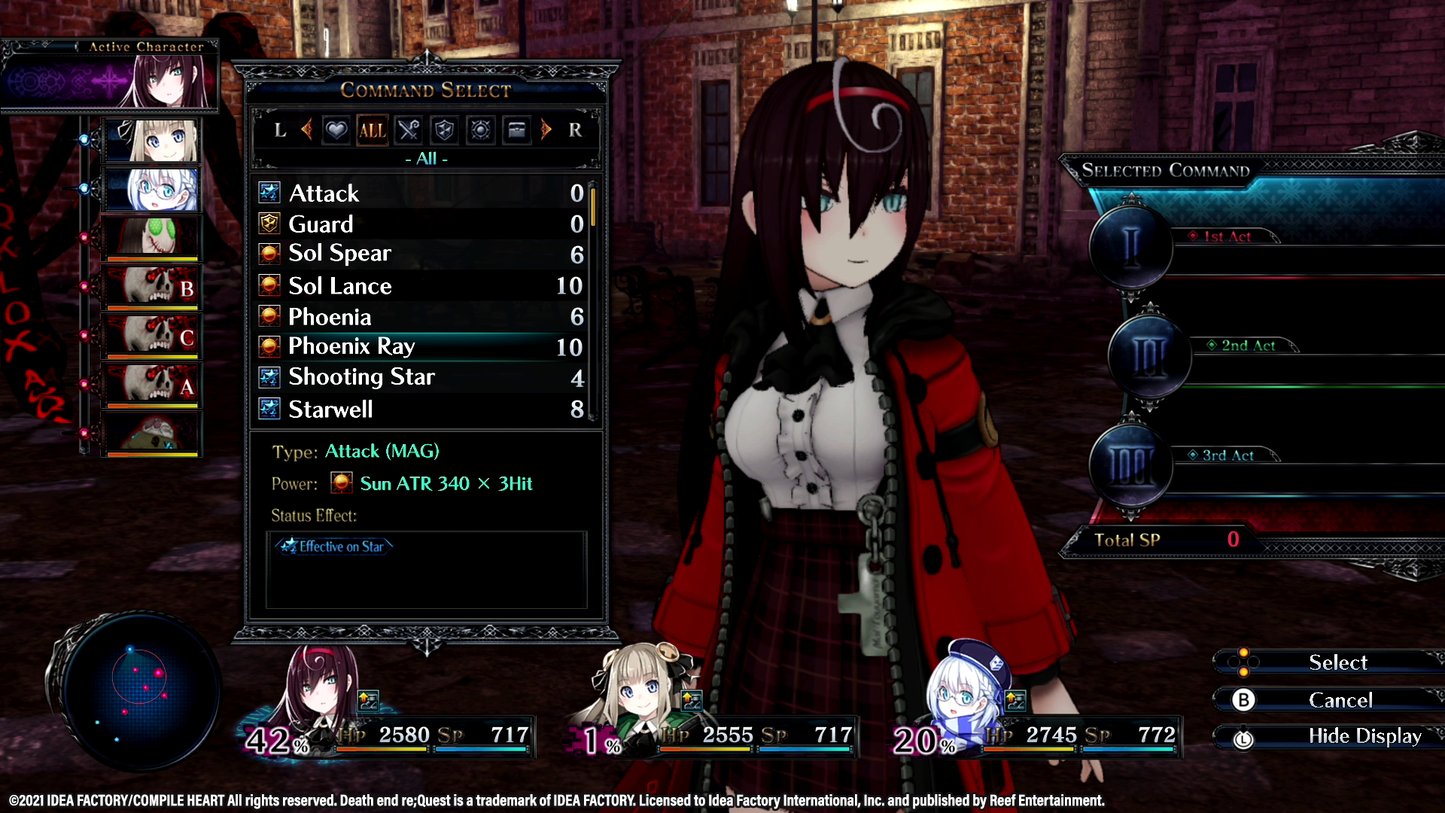Select the shield-shaped defense skills filter icon
Viewport: 1445px width, 813px height.
click(x=445, y=130)
